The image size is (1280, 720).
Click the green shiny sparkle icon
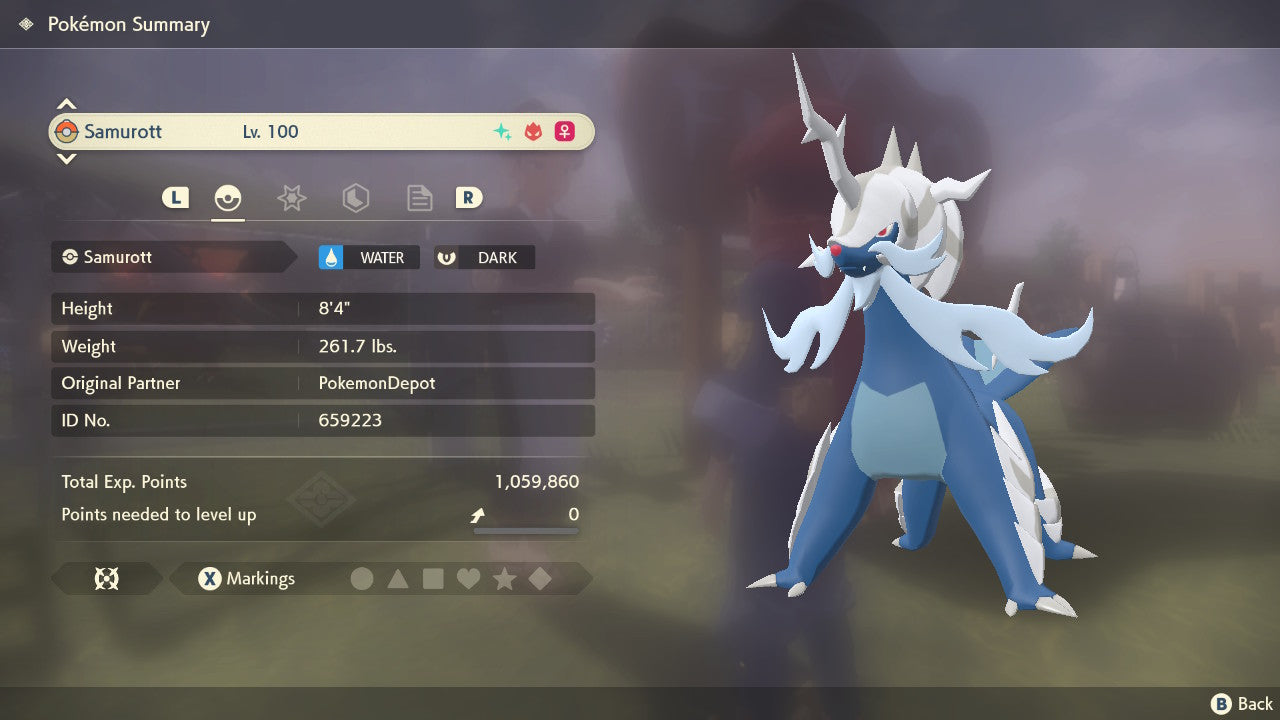coord(502,132)
